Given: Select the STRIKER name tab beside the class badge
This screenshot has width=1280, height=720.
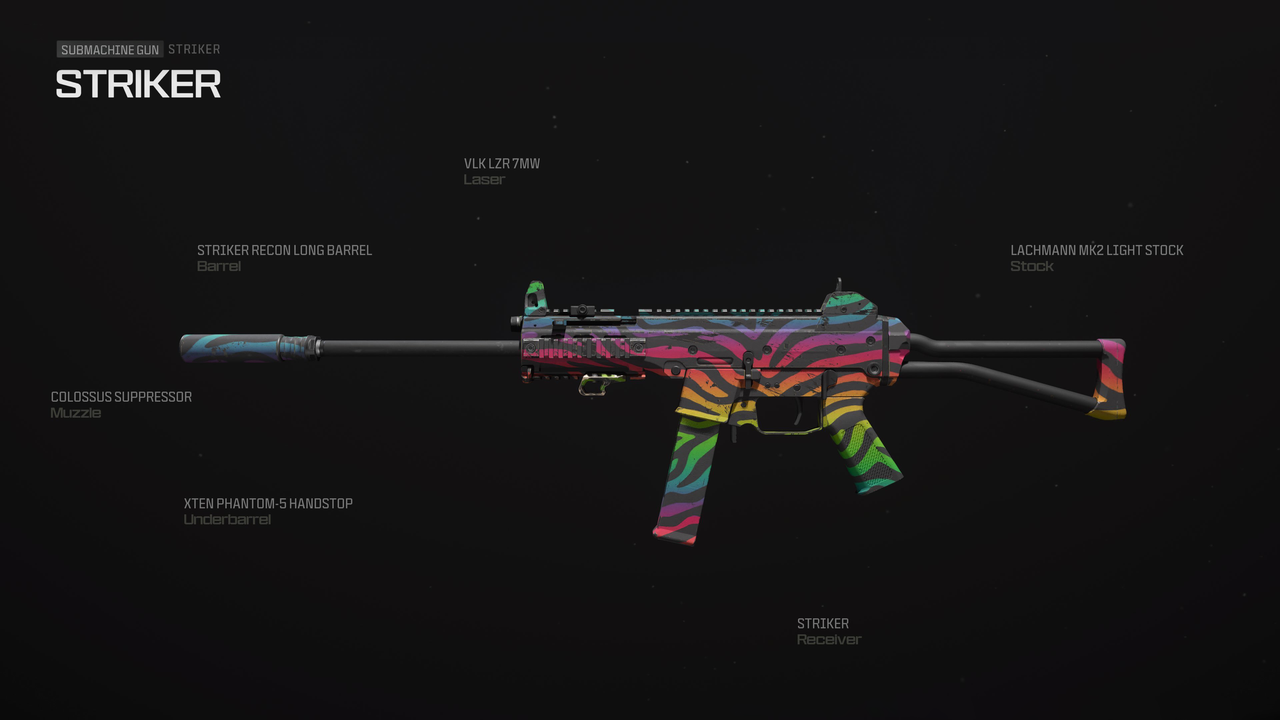Looking at the screenshot, I should [x=194, y=48].
